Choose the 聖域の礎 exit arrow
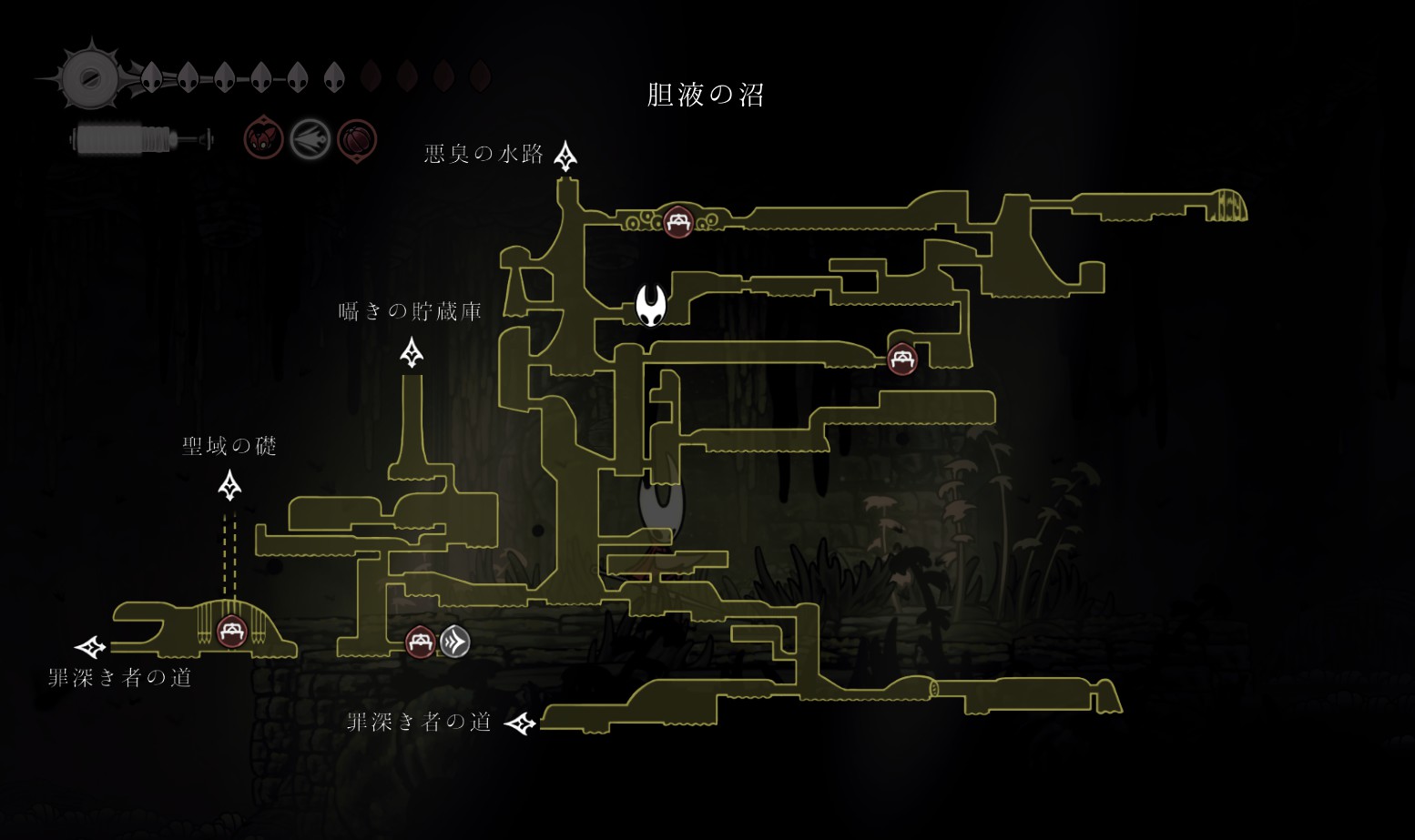The width and height of the screenshot is (1415, 840). 229,485
